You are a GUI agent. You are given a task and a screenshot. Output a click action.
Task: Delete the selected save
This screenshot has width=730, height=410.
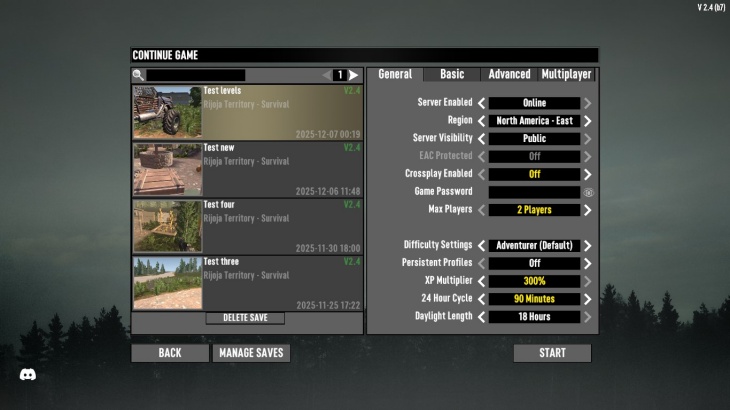[245, 318]
